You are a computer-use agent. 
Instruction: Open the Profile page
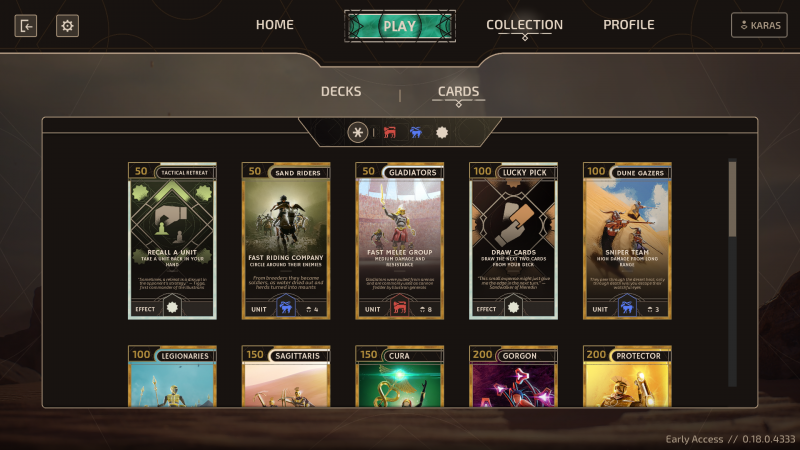pos(628,25)
